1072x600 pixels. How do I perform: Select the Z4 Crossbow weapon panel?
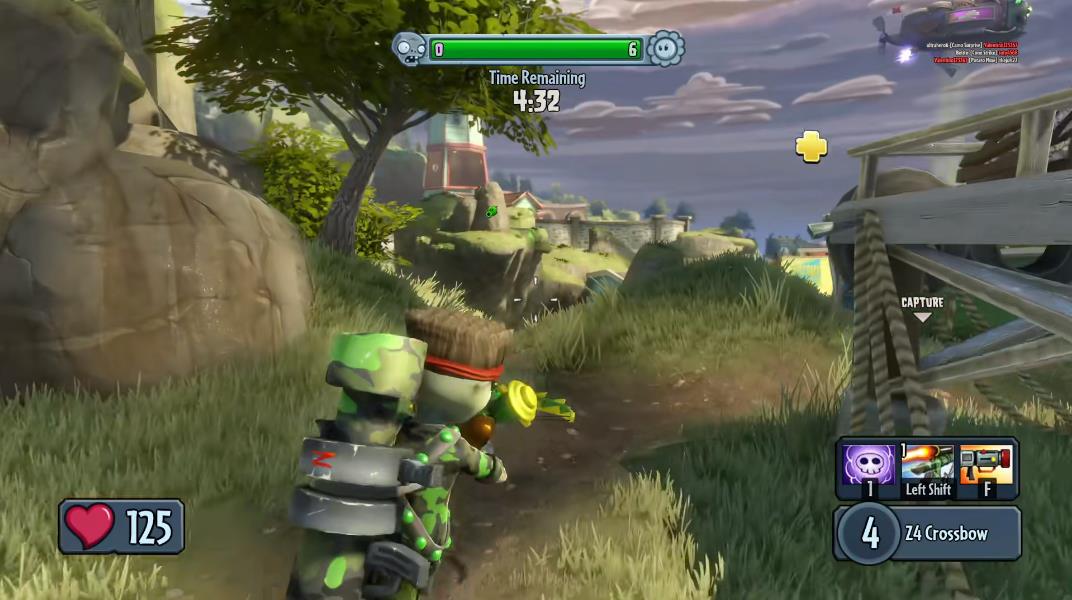926,533
